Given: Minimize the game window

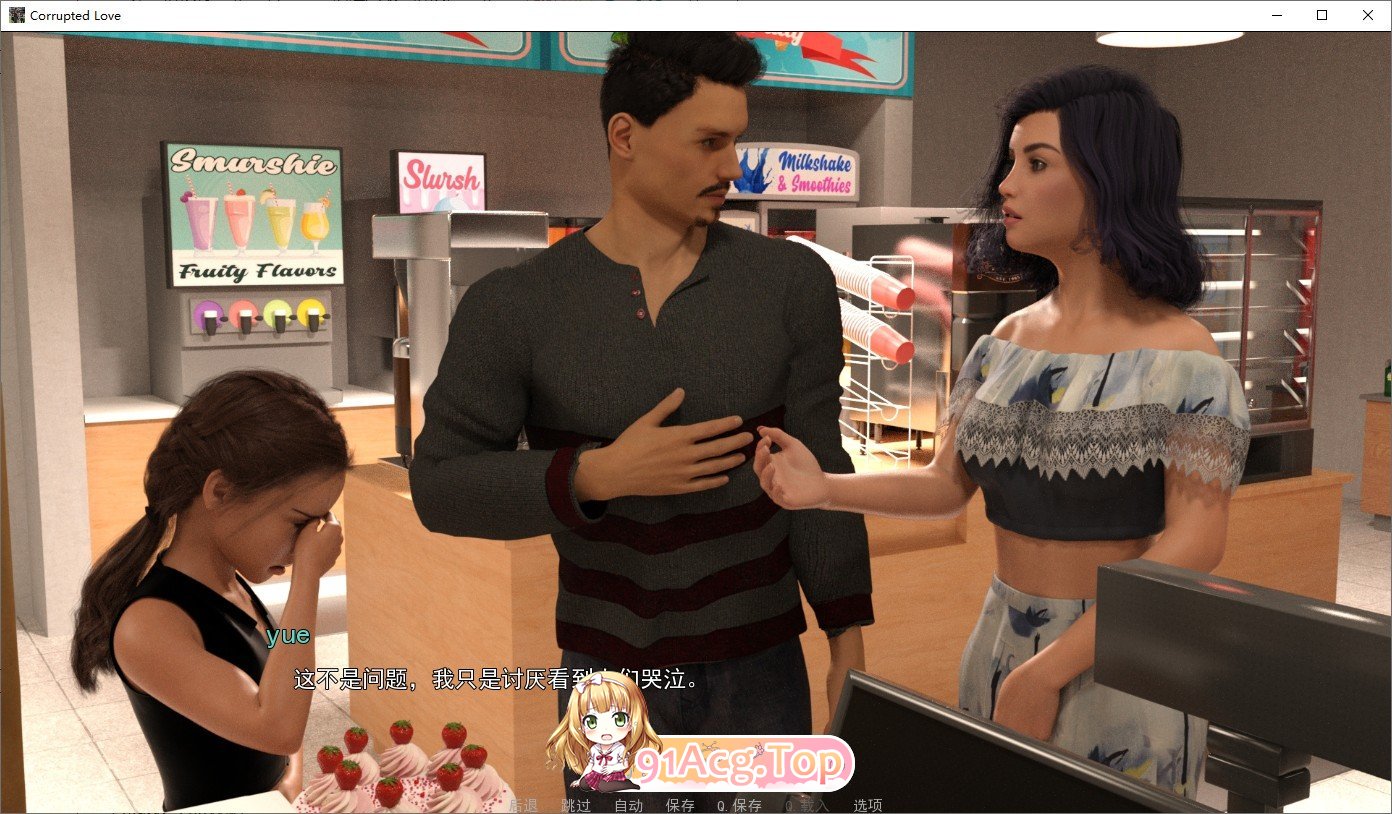Looking at the screenshot, I should tap(1275, 15).
